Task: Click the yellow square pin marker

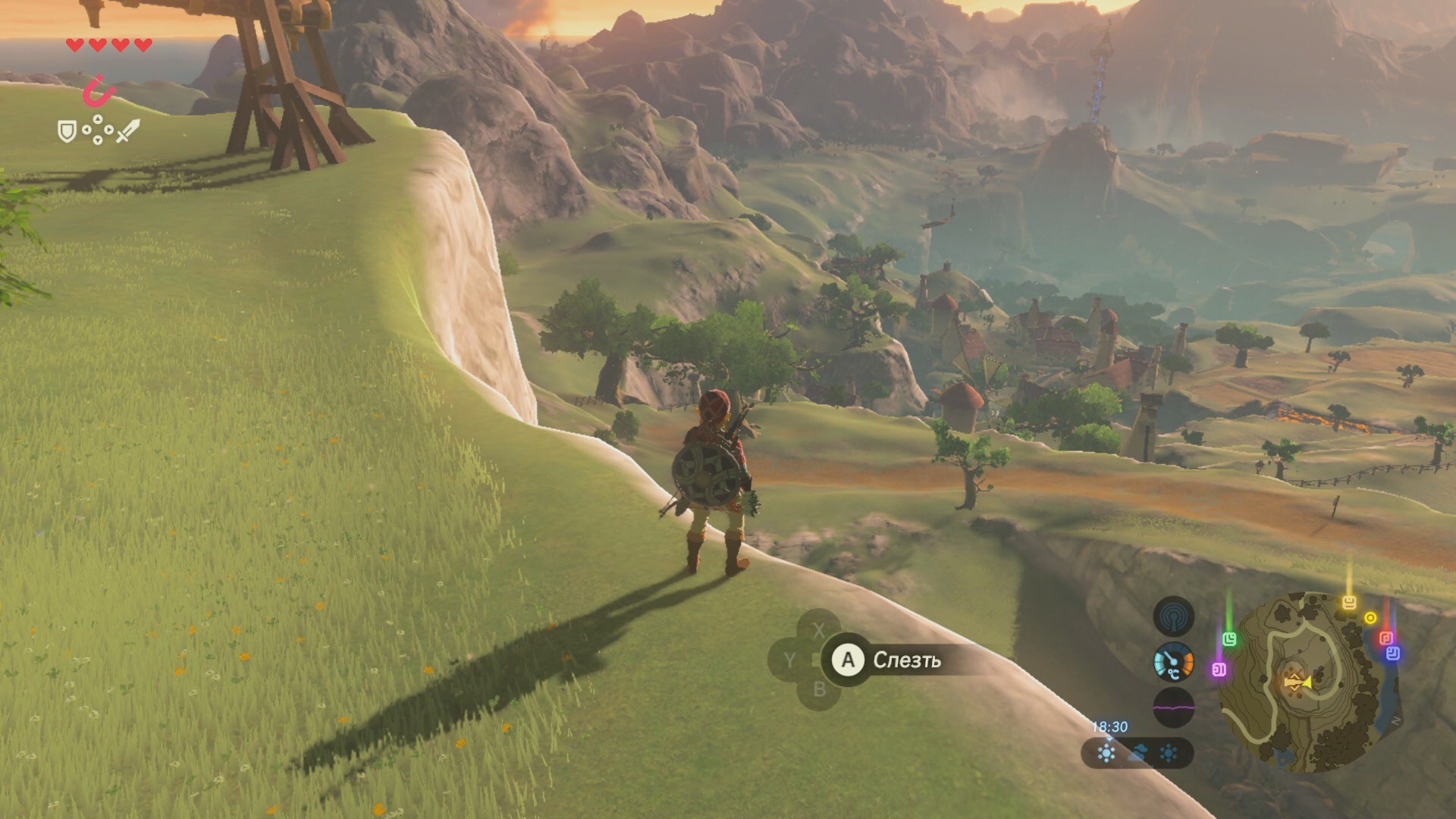Action: point(1349,603)
